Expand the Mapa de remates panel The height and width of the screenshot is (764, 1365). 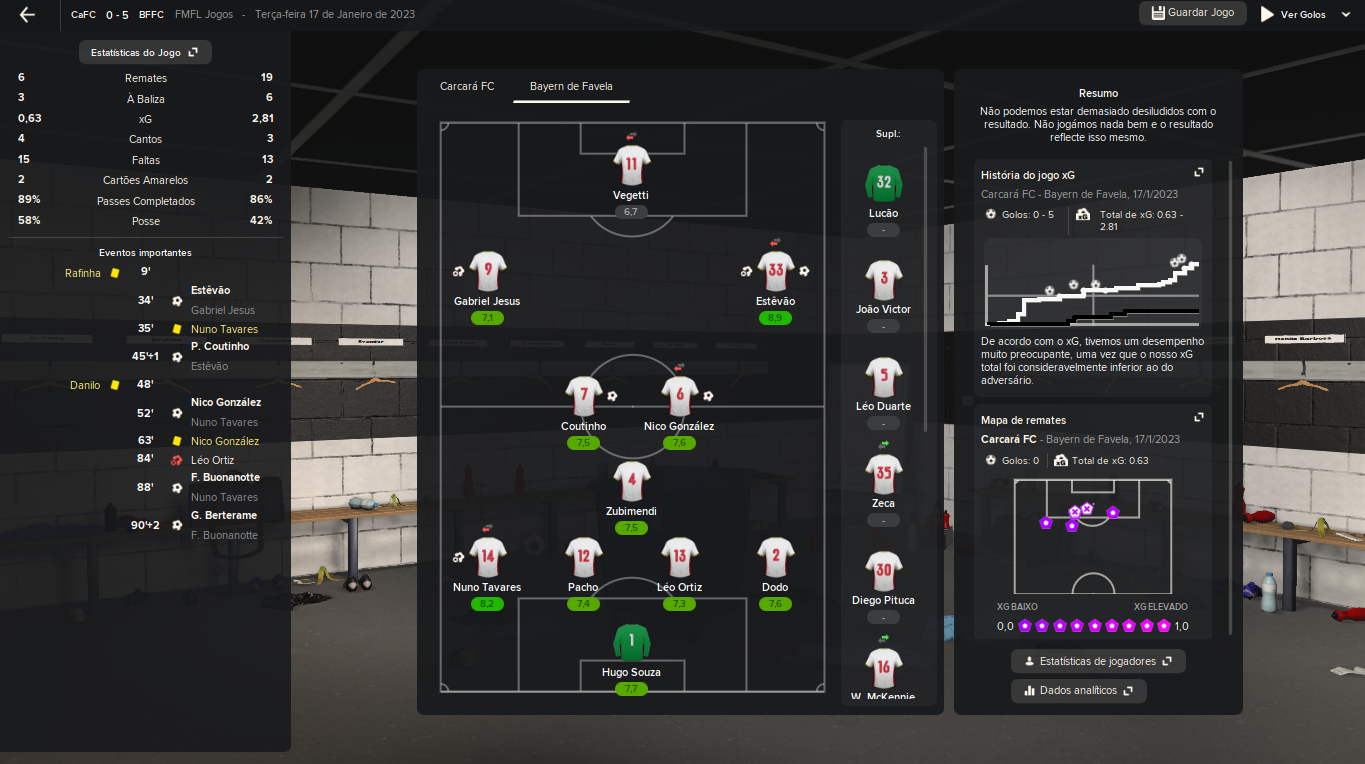click(x=1198, y=417)
